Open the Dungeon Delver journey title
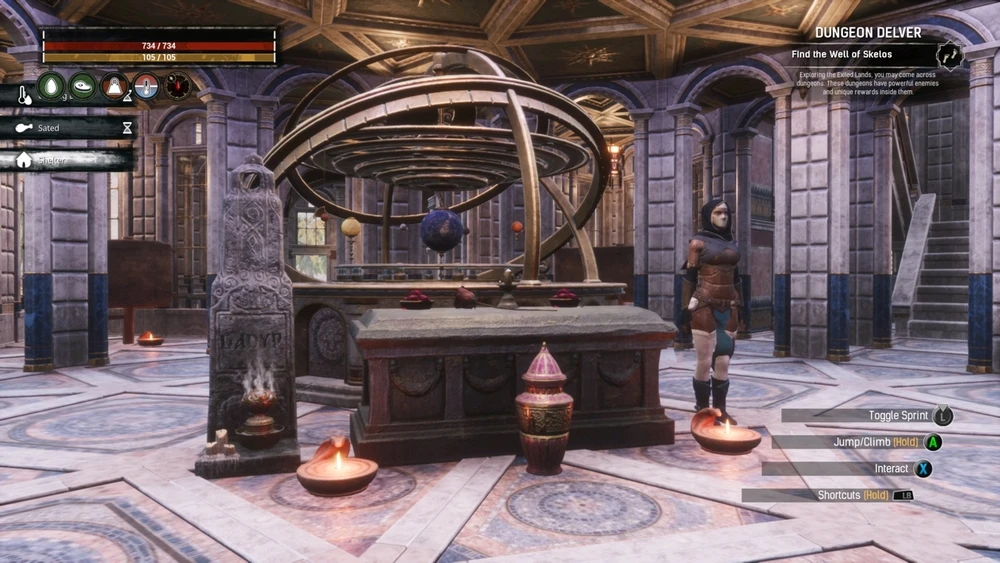The width and height of the screenshot is (1000, 563). [x=866, y=33]
